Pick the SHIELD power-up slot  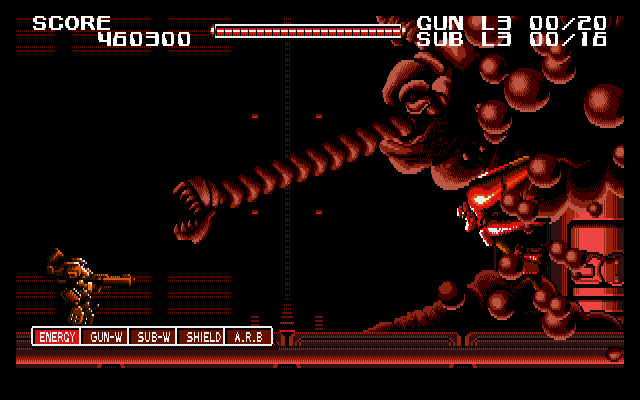click(x=201, y=337)
